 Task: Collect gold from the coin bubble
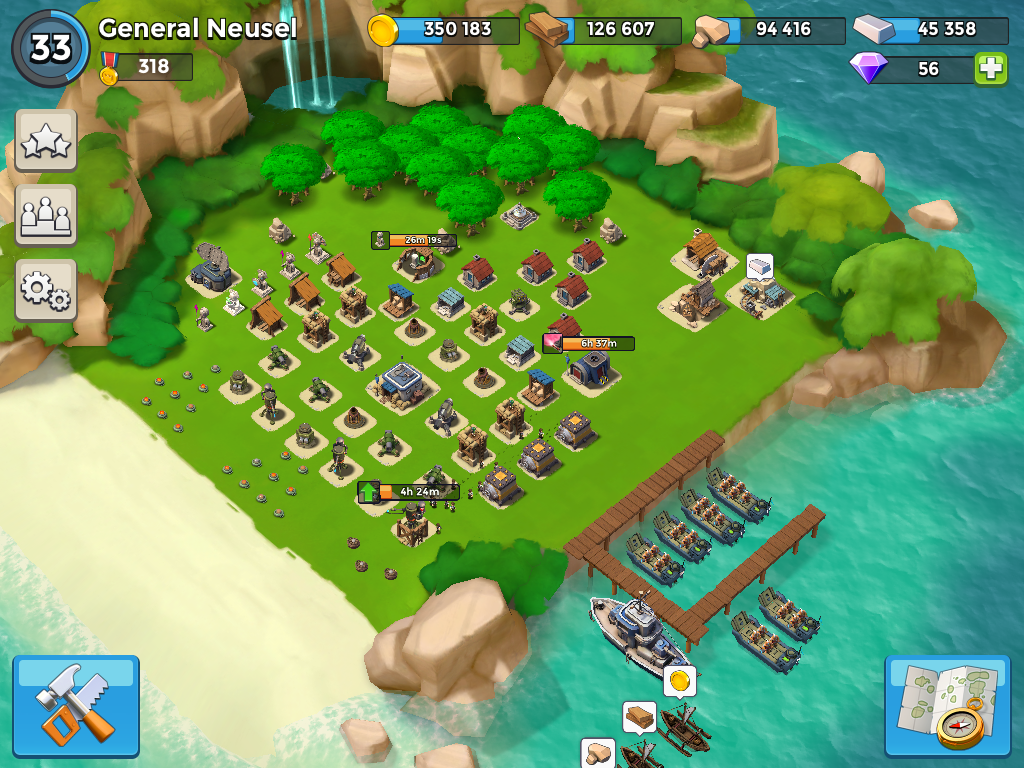pos(680,681)
